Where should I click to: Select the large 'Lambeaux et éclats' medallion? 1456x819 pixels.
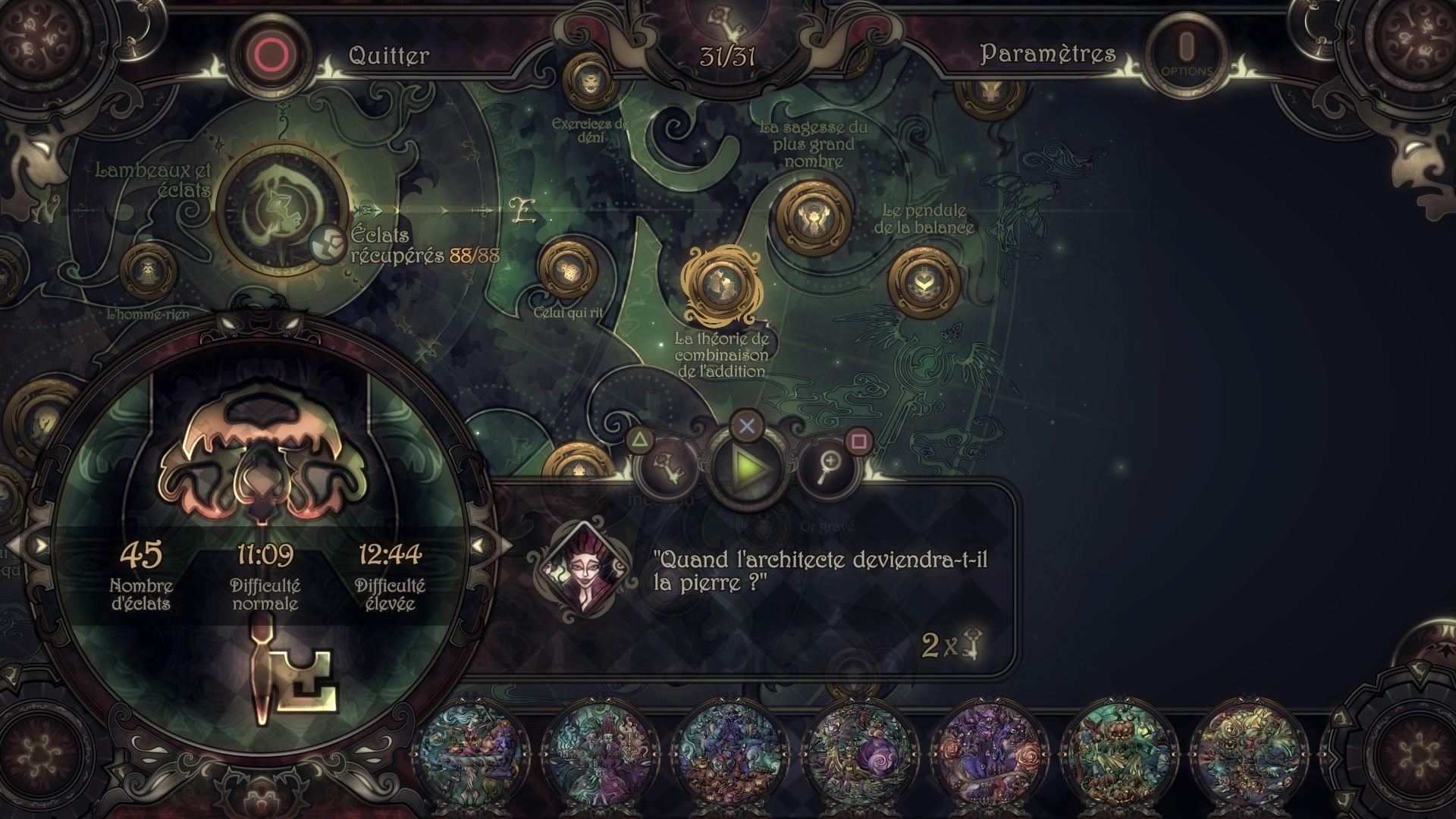tap(281, 210)
